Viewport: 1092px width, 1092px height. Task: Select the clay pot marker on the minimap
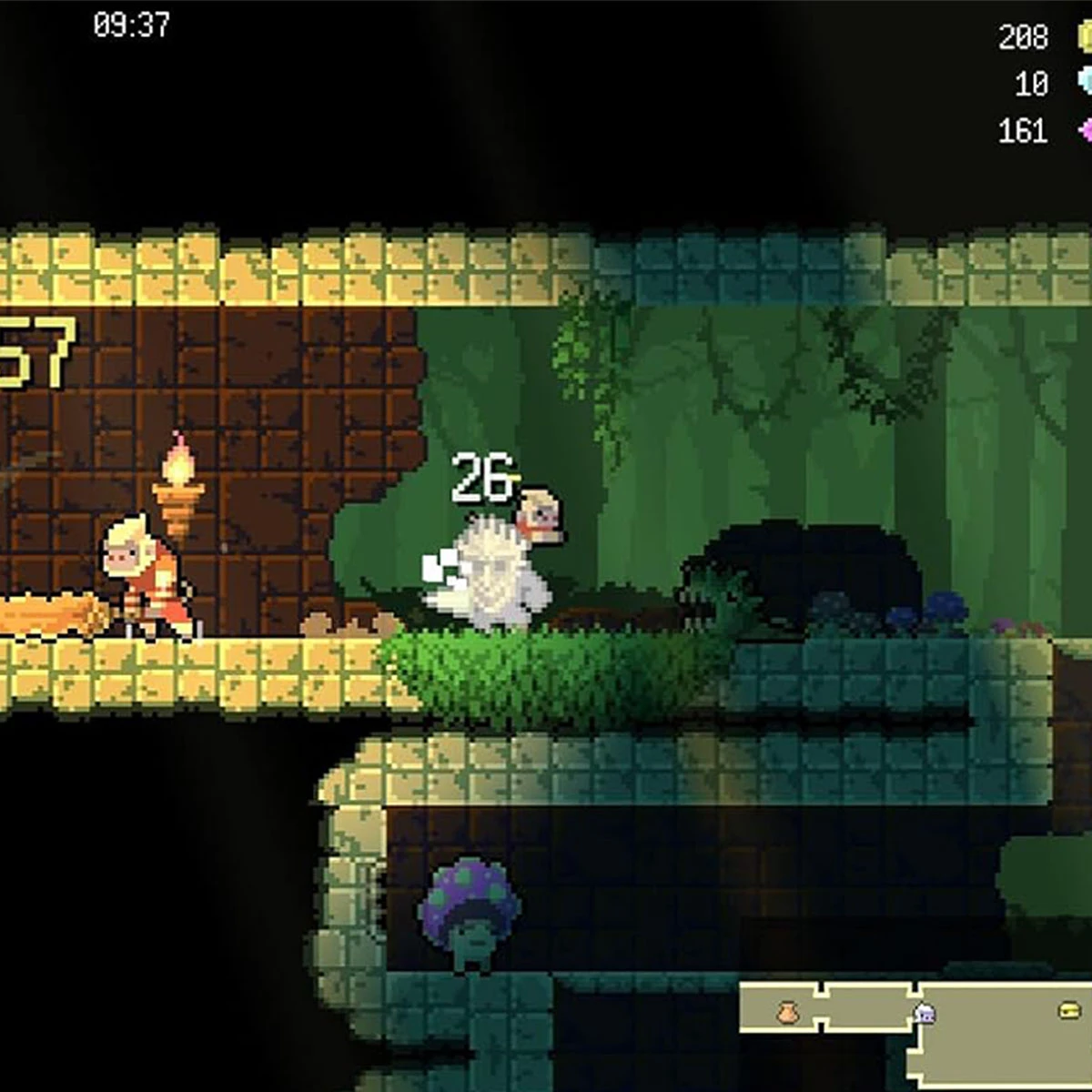coord(788,1011)
